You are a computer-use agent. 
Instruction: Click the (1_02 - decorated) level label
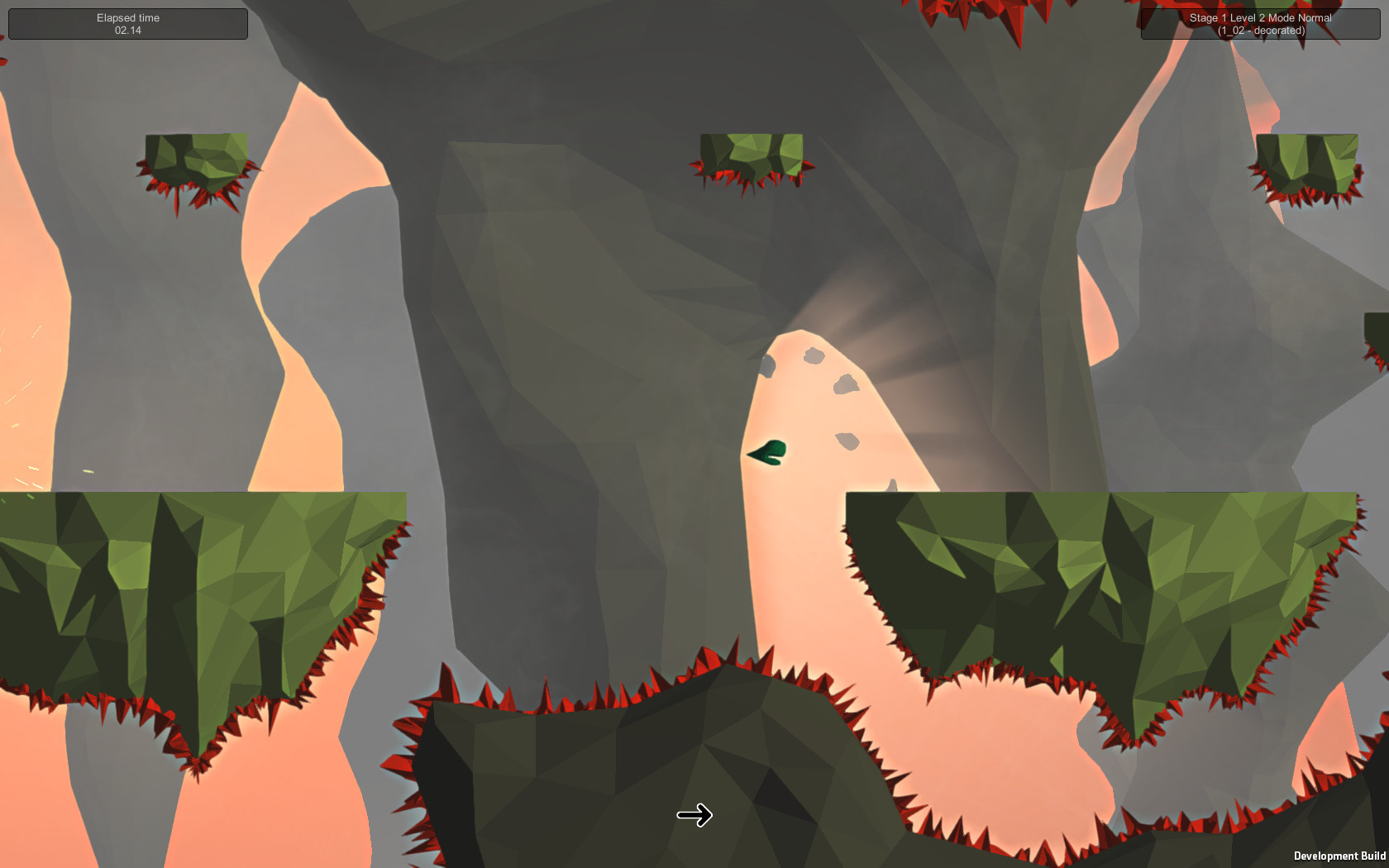click(1260, 30)
